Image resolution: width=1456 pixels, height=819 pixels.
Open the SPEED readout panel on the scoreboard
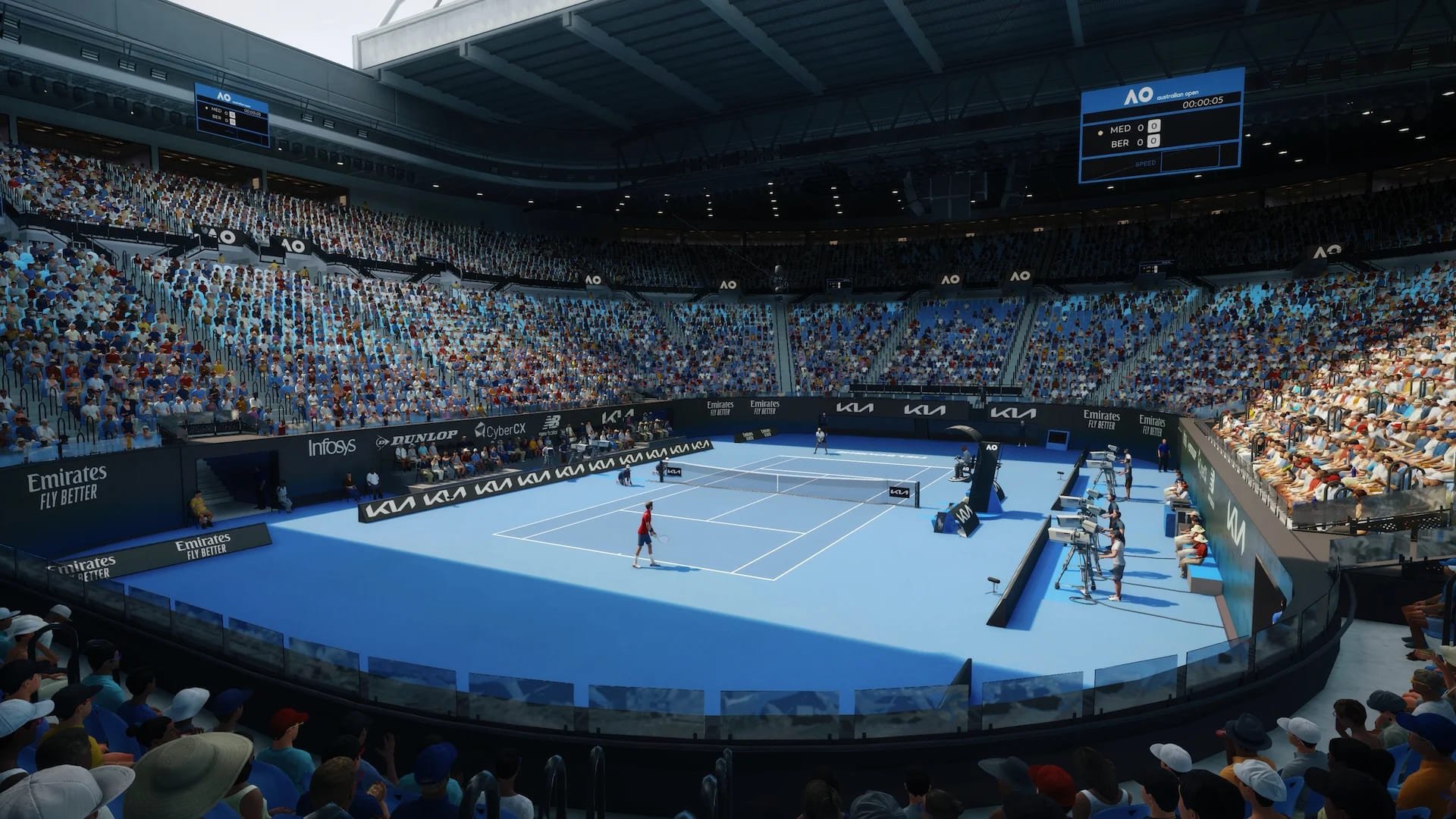click(x=1146, y=162)
